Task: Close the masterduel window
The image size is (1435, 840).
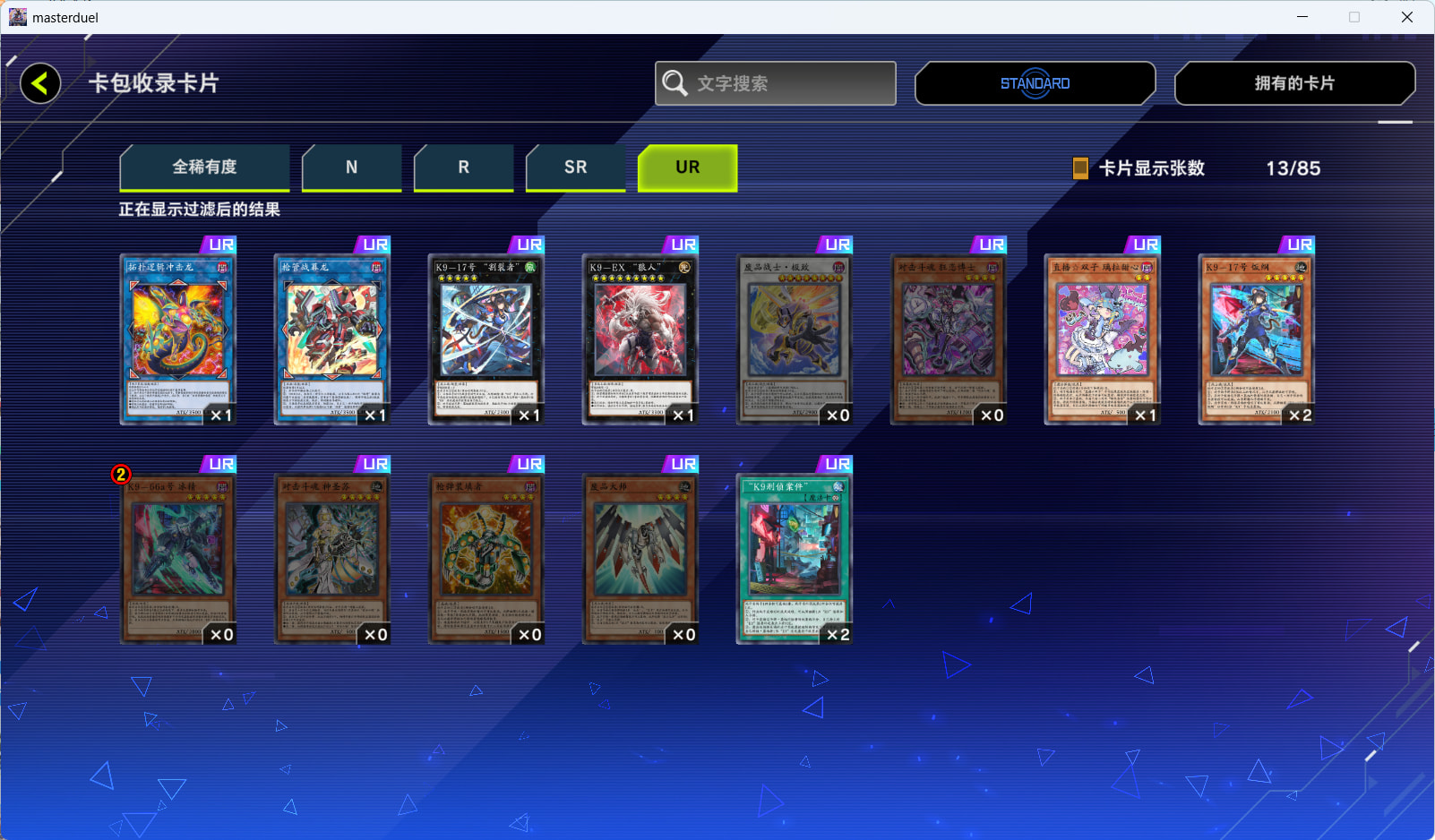Action: click(1406, 17)
